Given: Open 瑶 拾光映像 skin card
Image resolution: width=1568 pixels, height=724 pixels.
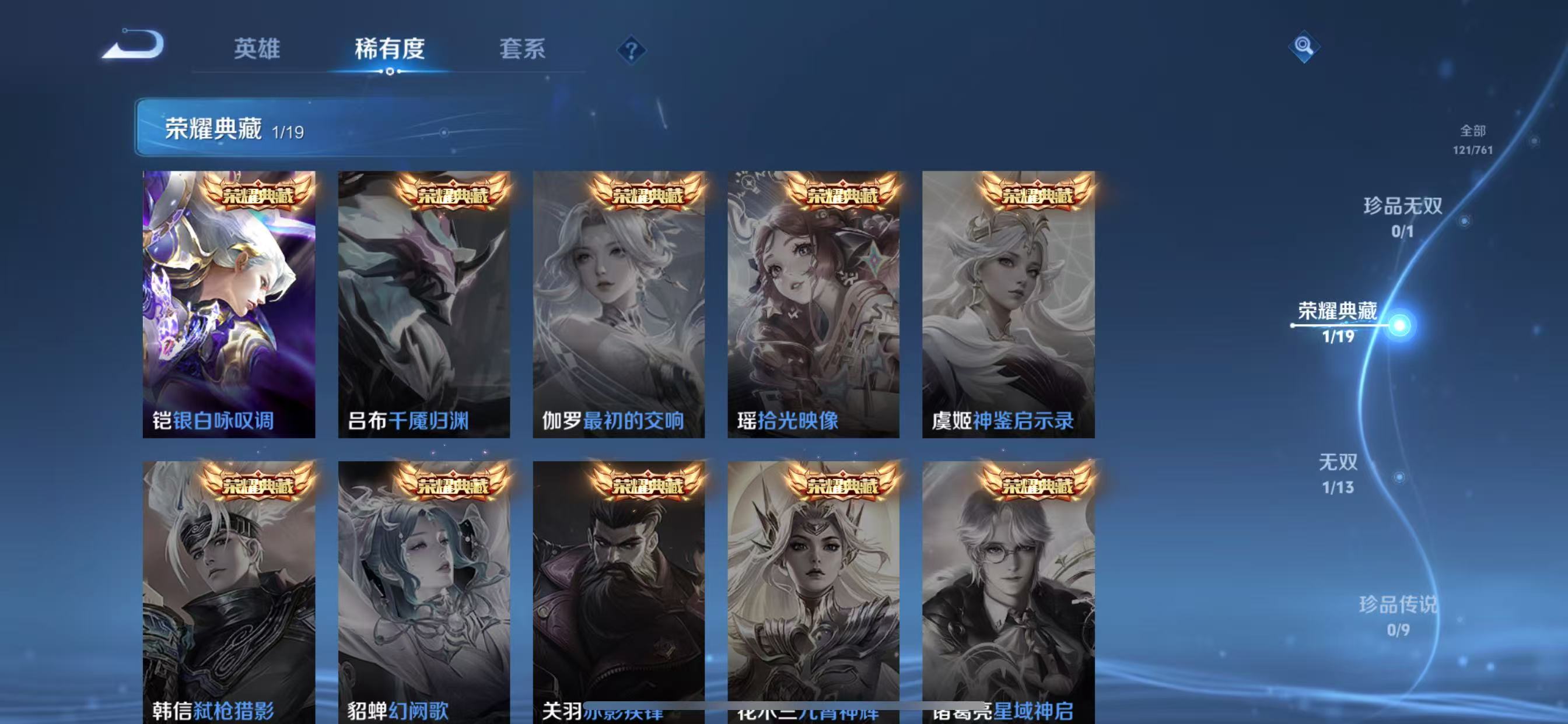Looking at the screenshot, I should click(x=813, y=304).
